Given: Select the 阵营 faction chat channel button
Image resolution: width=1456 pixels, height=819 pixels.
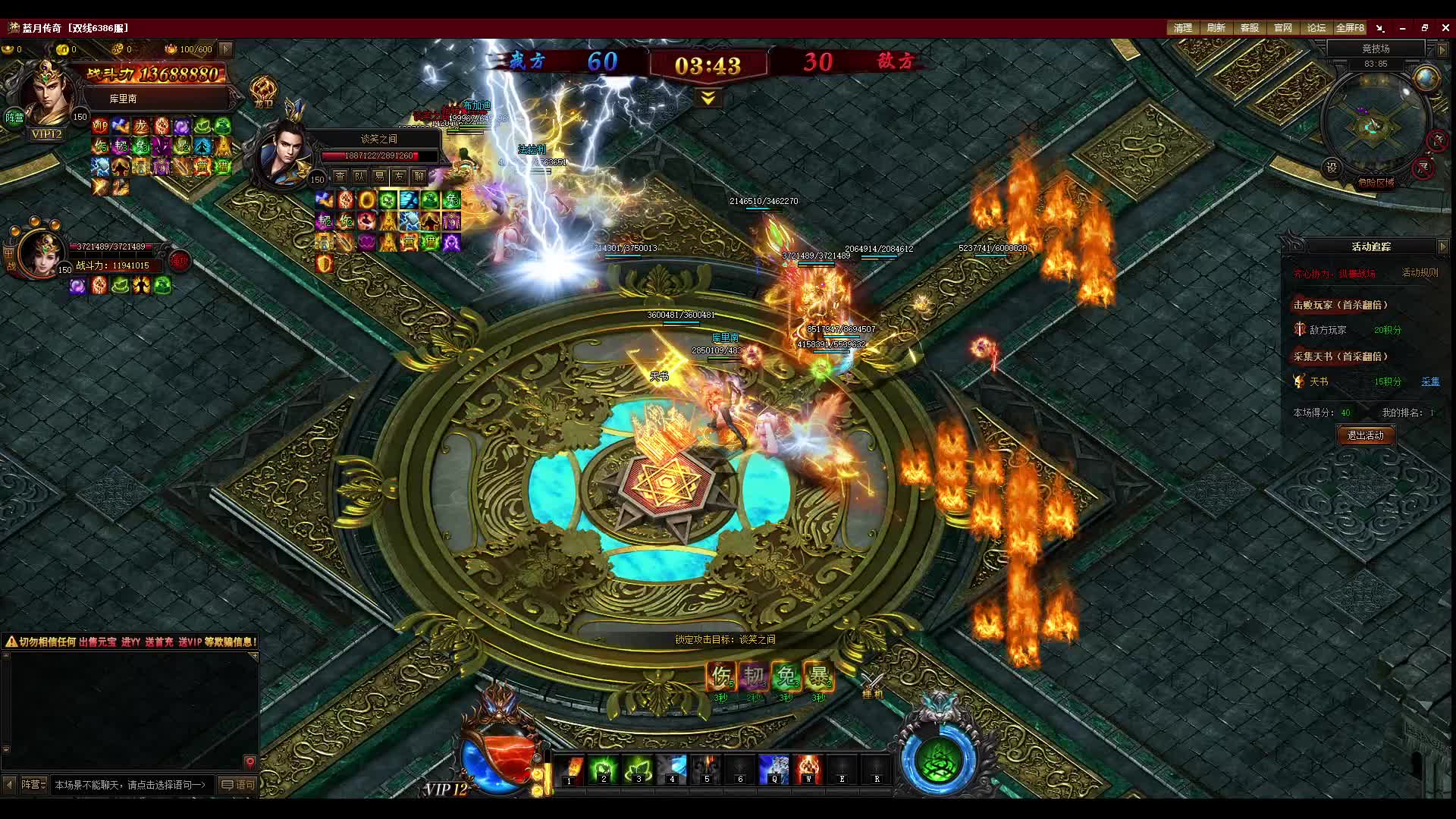Looking at the screenshot, I should [33, 785].
